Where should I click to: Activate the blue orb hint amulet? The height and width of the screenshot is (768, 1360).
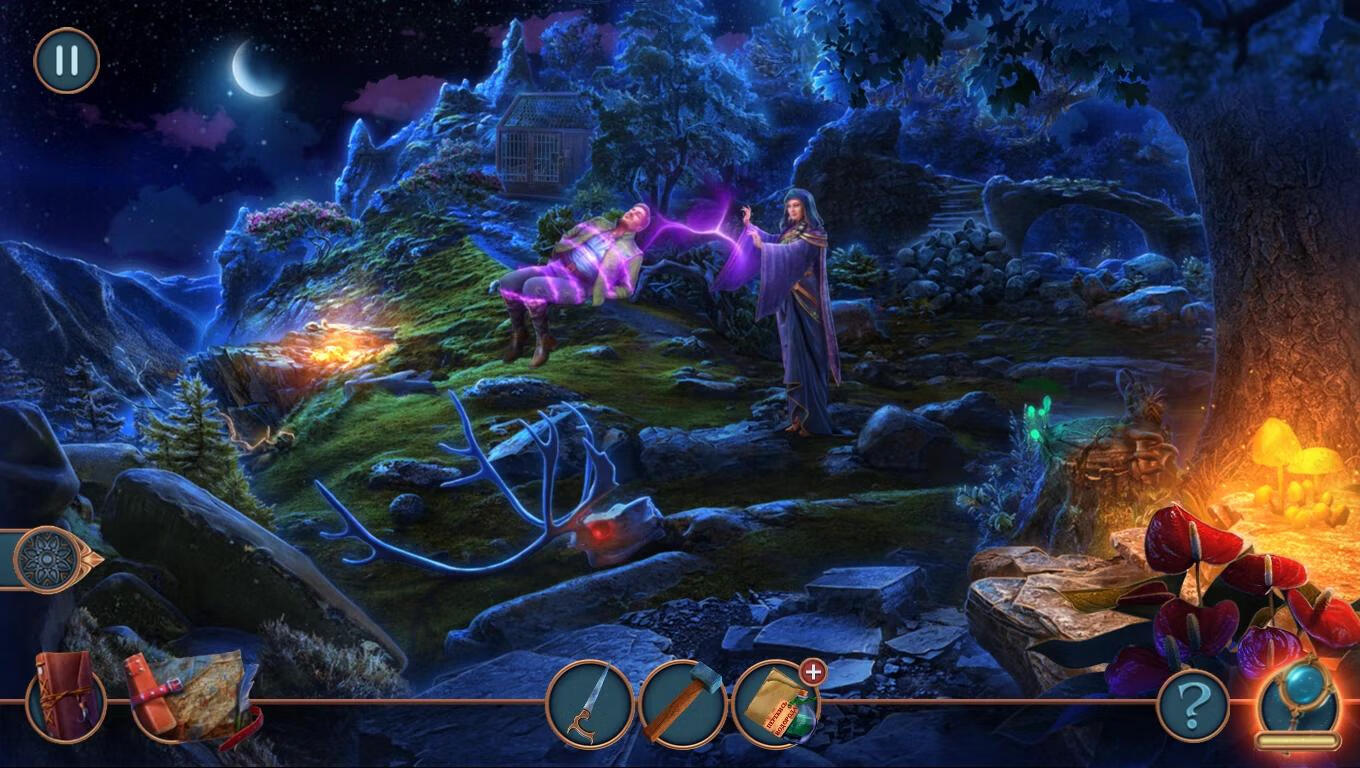[x=1298, y=700]
